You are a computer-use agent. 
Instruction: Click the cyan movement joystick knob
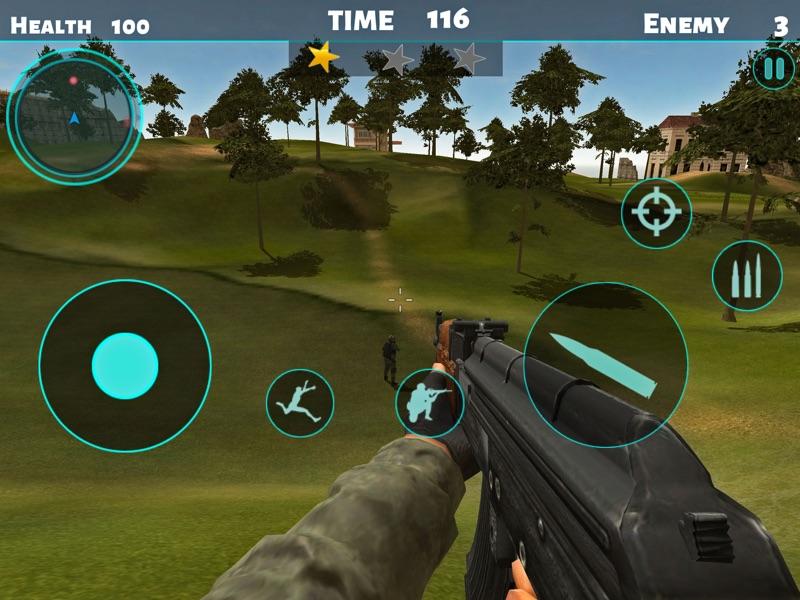point(125,366)
